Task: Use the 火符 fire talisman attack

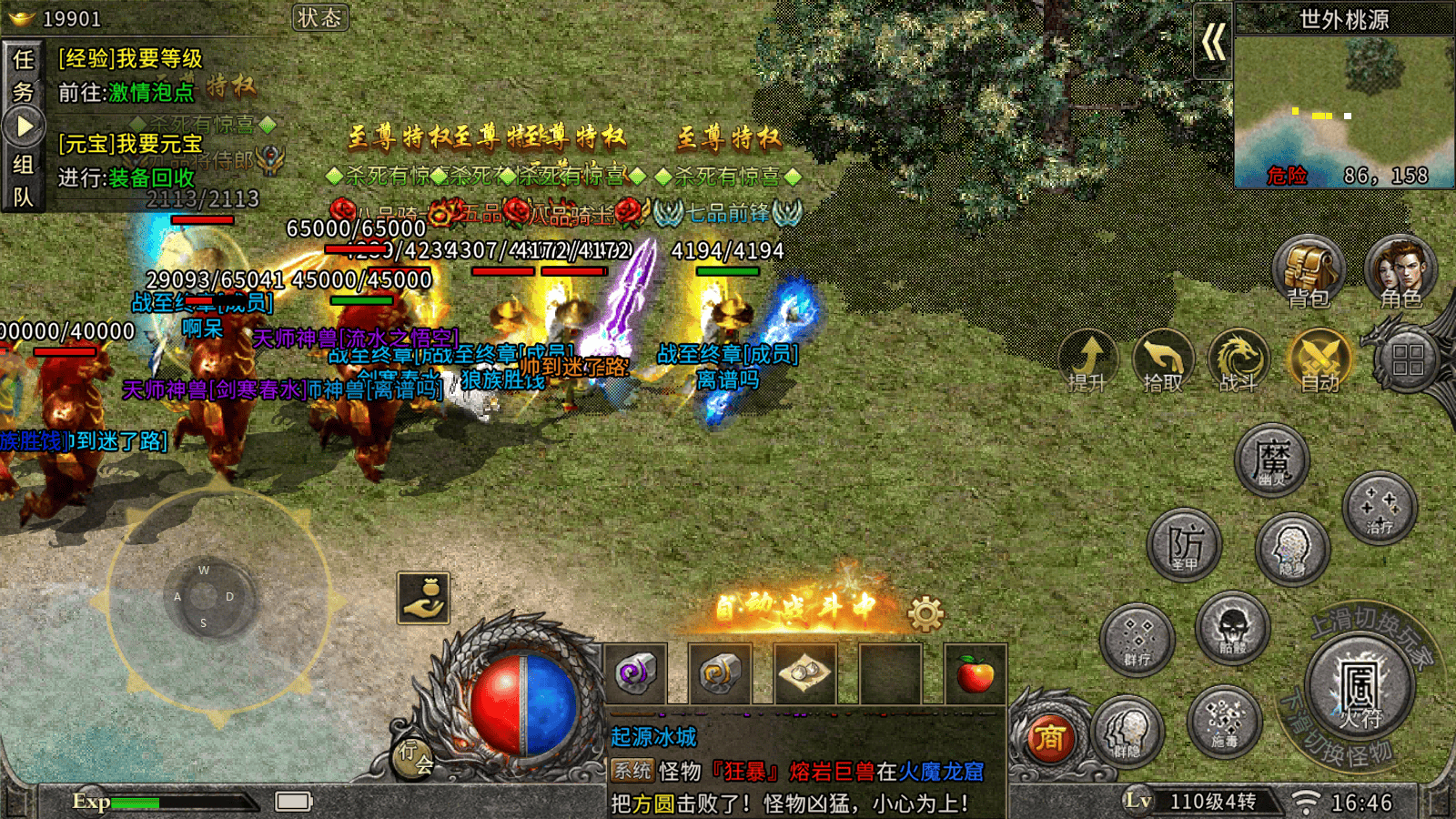Action: point(1360,688)
